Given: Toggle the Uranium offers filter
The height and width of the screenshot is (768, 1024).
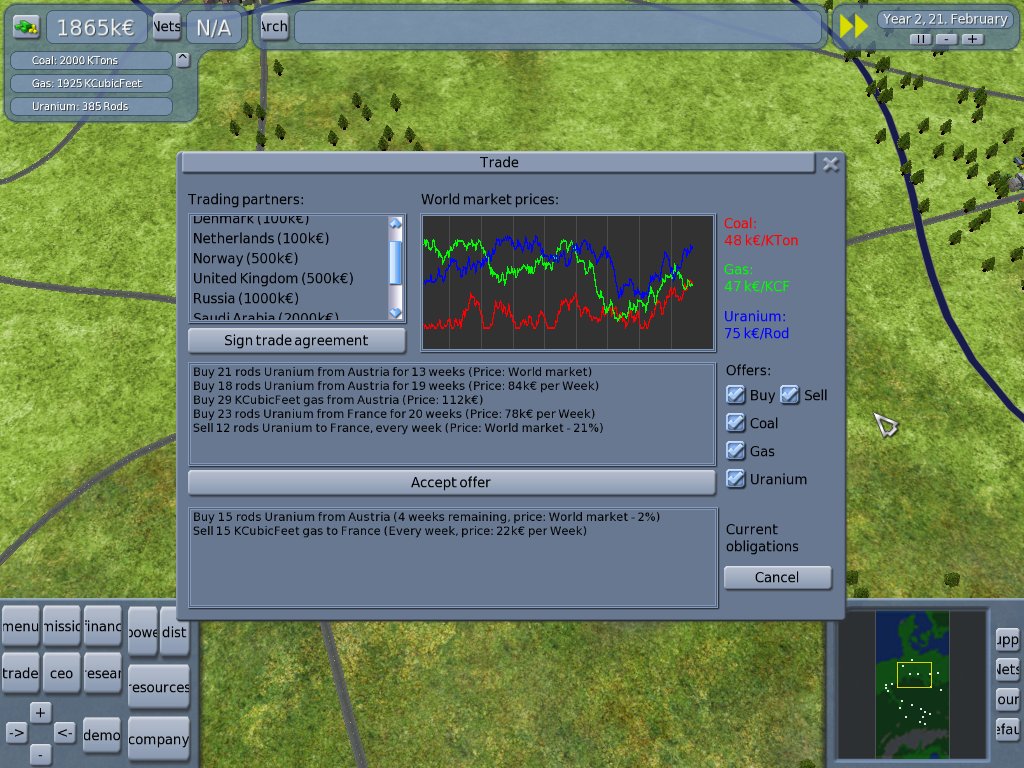Looking at the screenshot, I should click(736, 479).
